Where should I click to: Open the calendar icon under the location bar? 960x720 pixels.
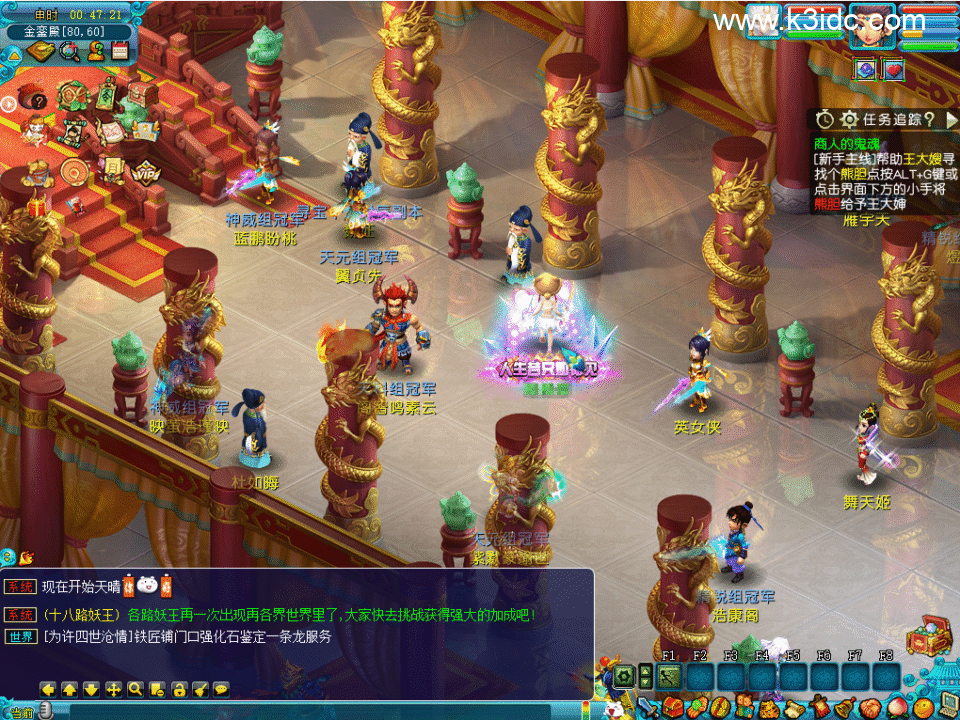pos(120,50)
